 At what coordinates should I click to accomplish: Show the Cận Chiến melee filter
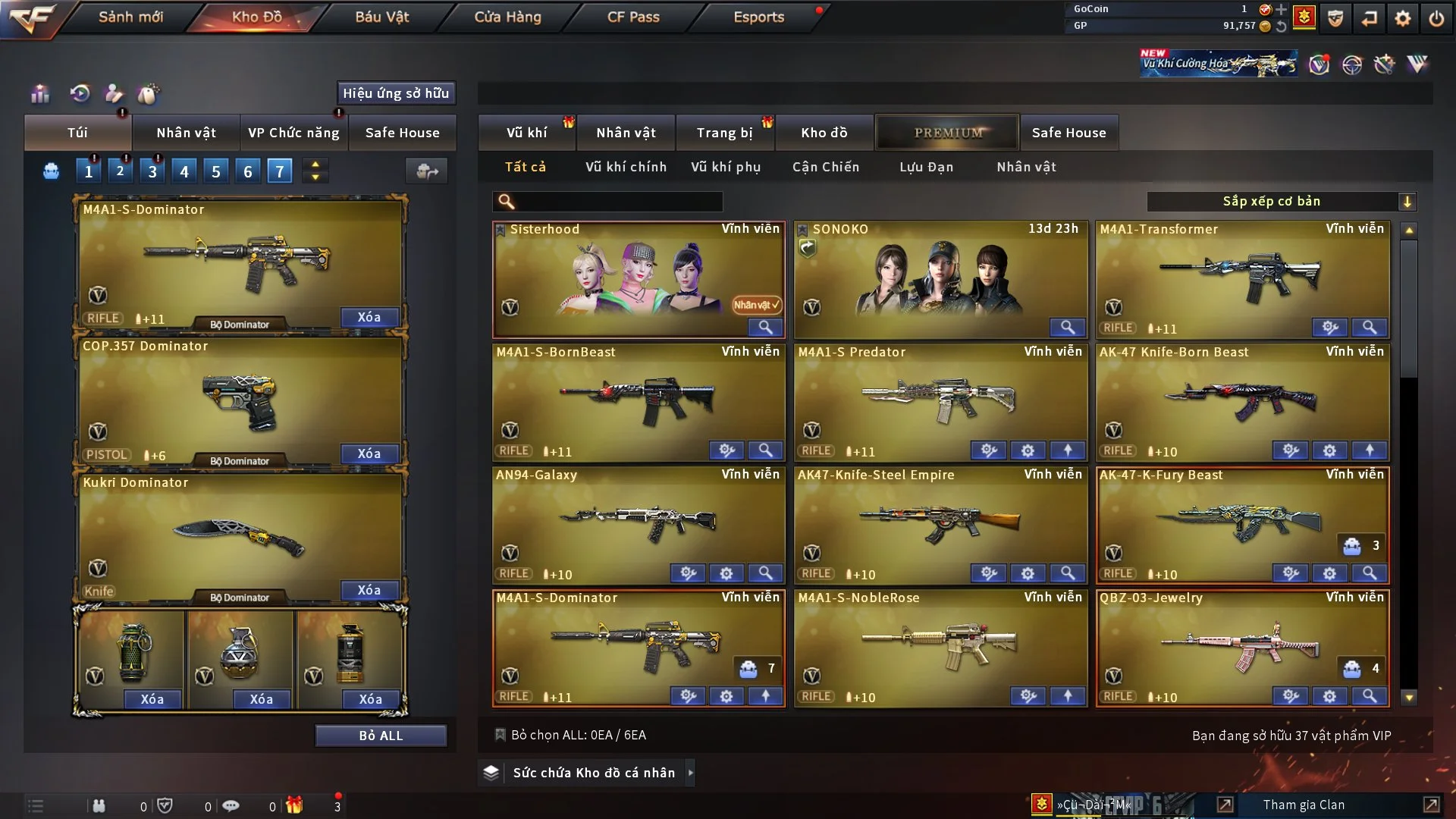tap(826, 167)
